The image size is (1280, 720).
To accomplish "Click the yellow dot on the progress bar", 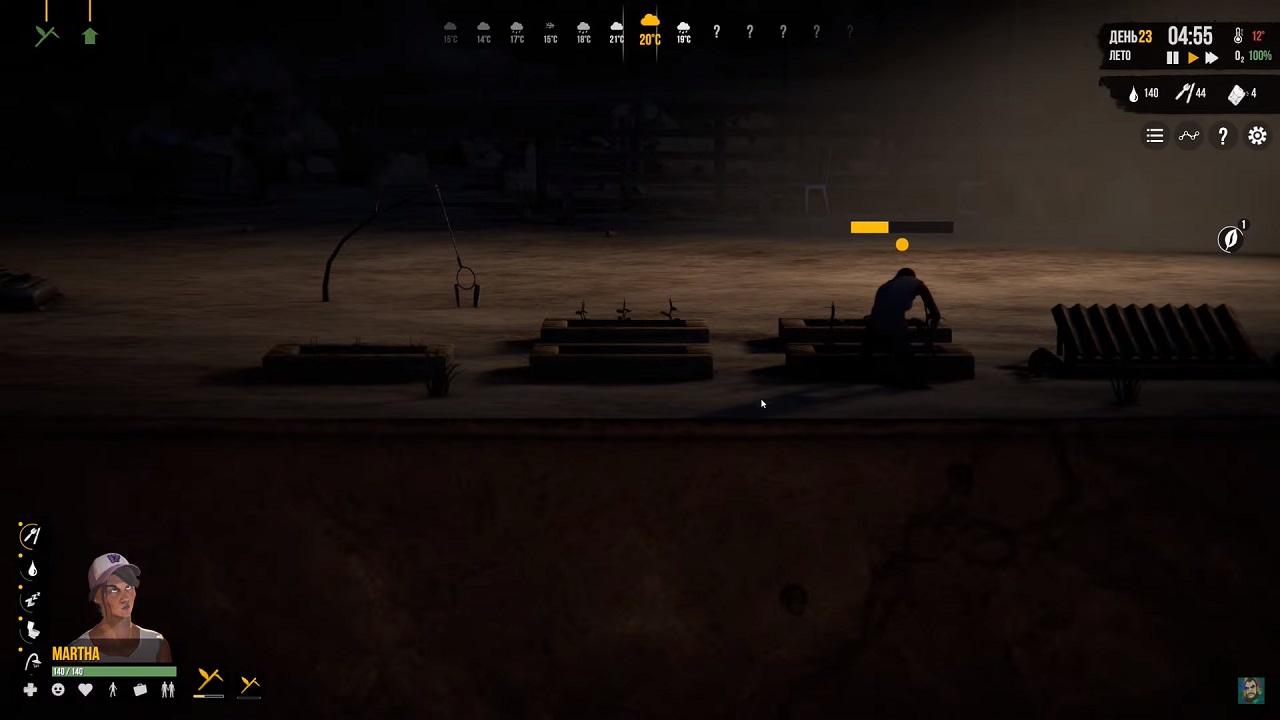I will pos(902,244).
